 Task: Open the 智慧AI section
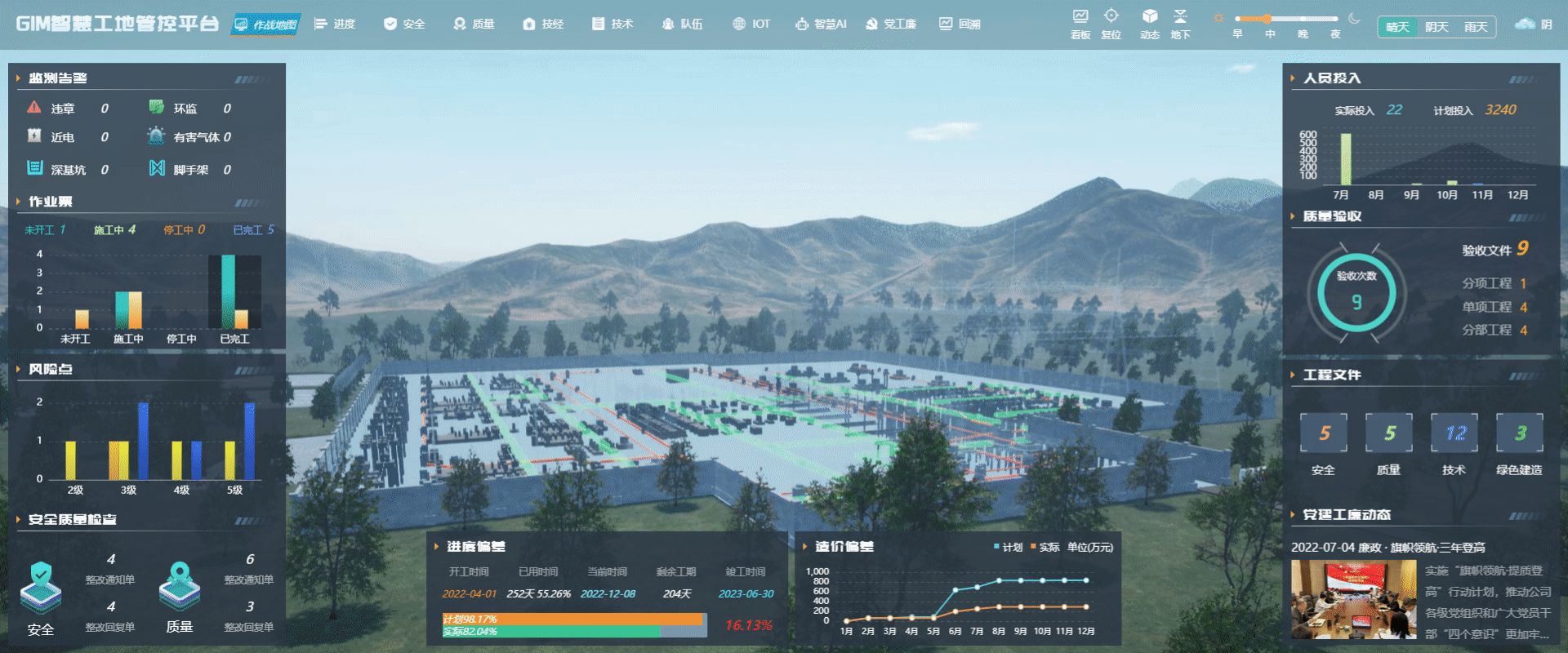pos(822,24)
